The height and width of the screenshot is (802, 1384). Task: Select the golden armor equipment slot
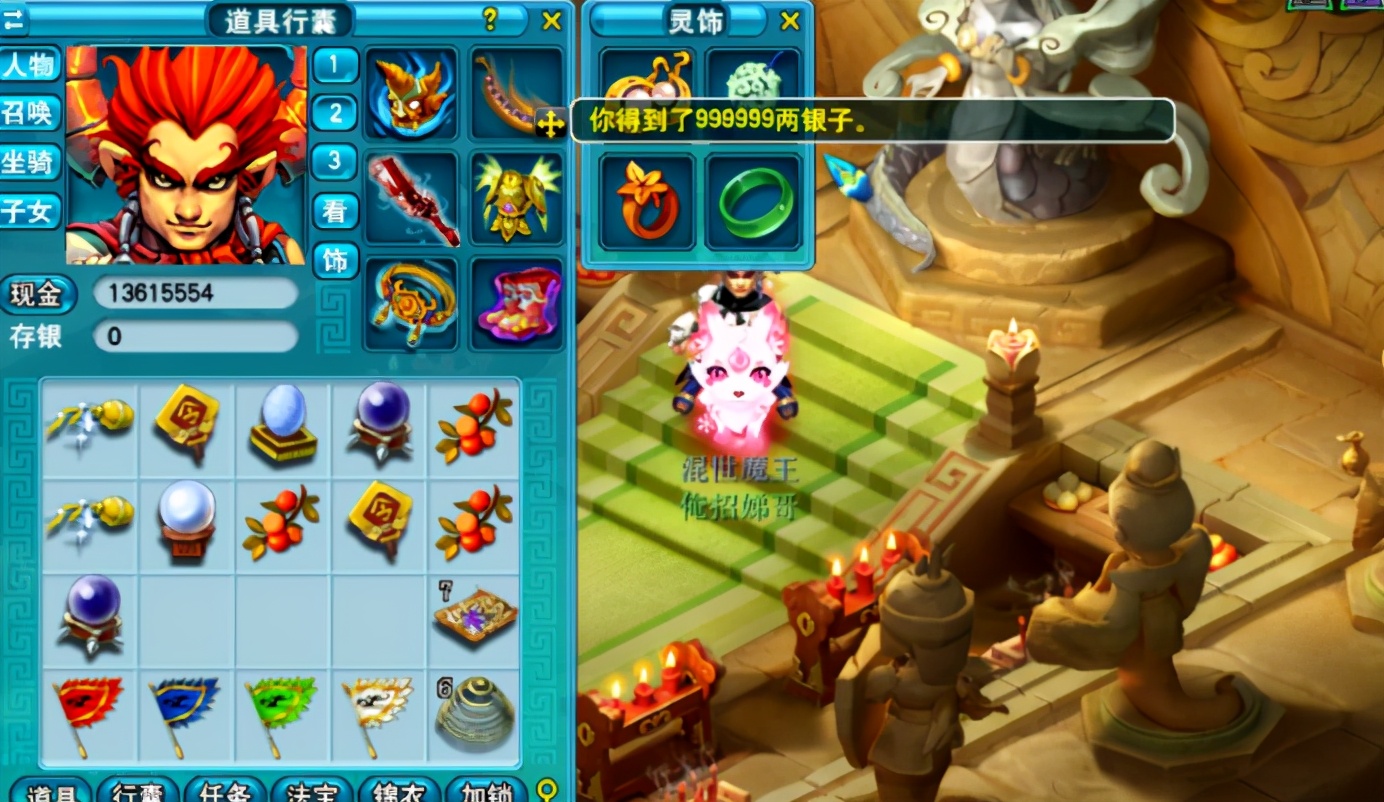pyautogui.click(x=516, y=198)
